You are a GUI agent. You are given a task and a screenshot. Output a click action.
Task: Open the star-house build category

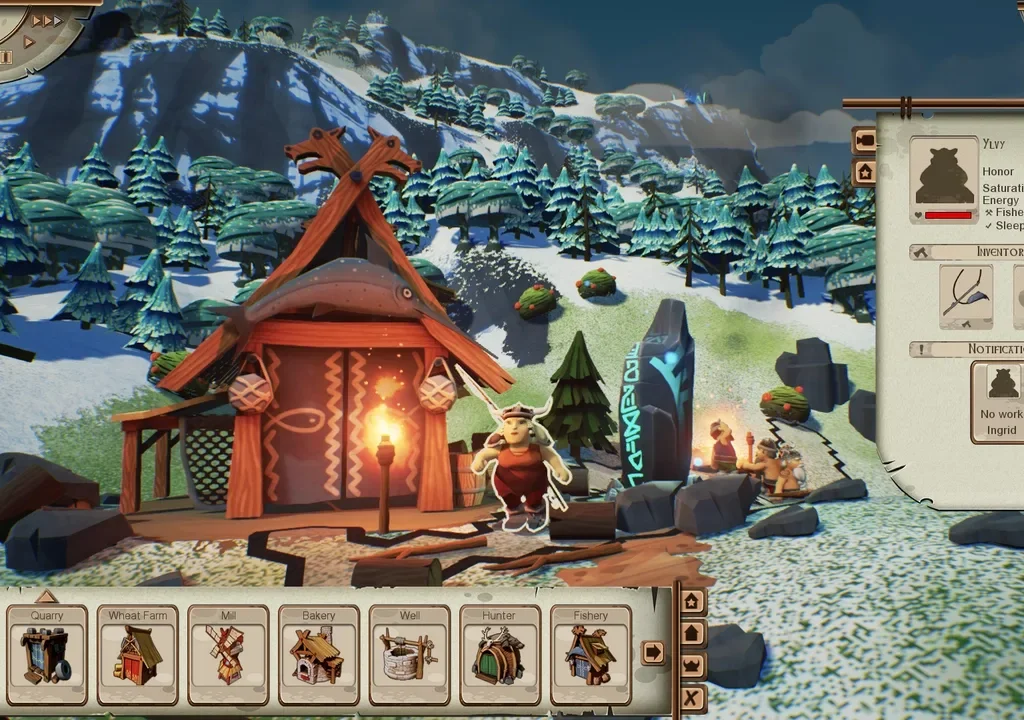click(x=692, y=602)
